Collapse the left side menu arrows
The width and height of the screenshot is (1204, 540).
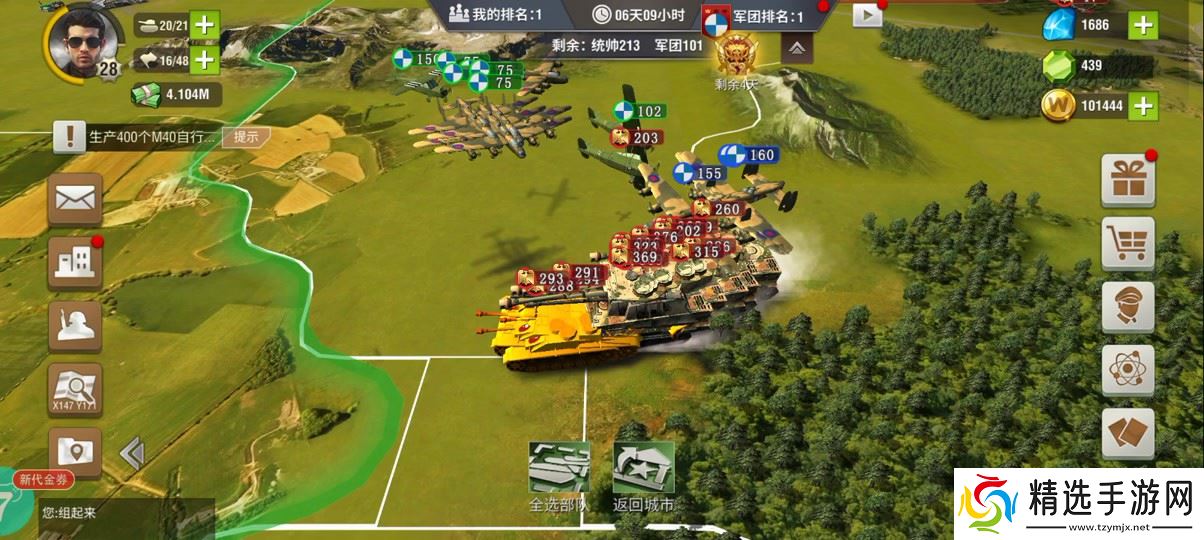click(131, 454)
